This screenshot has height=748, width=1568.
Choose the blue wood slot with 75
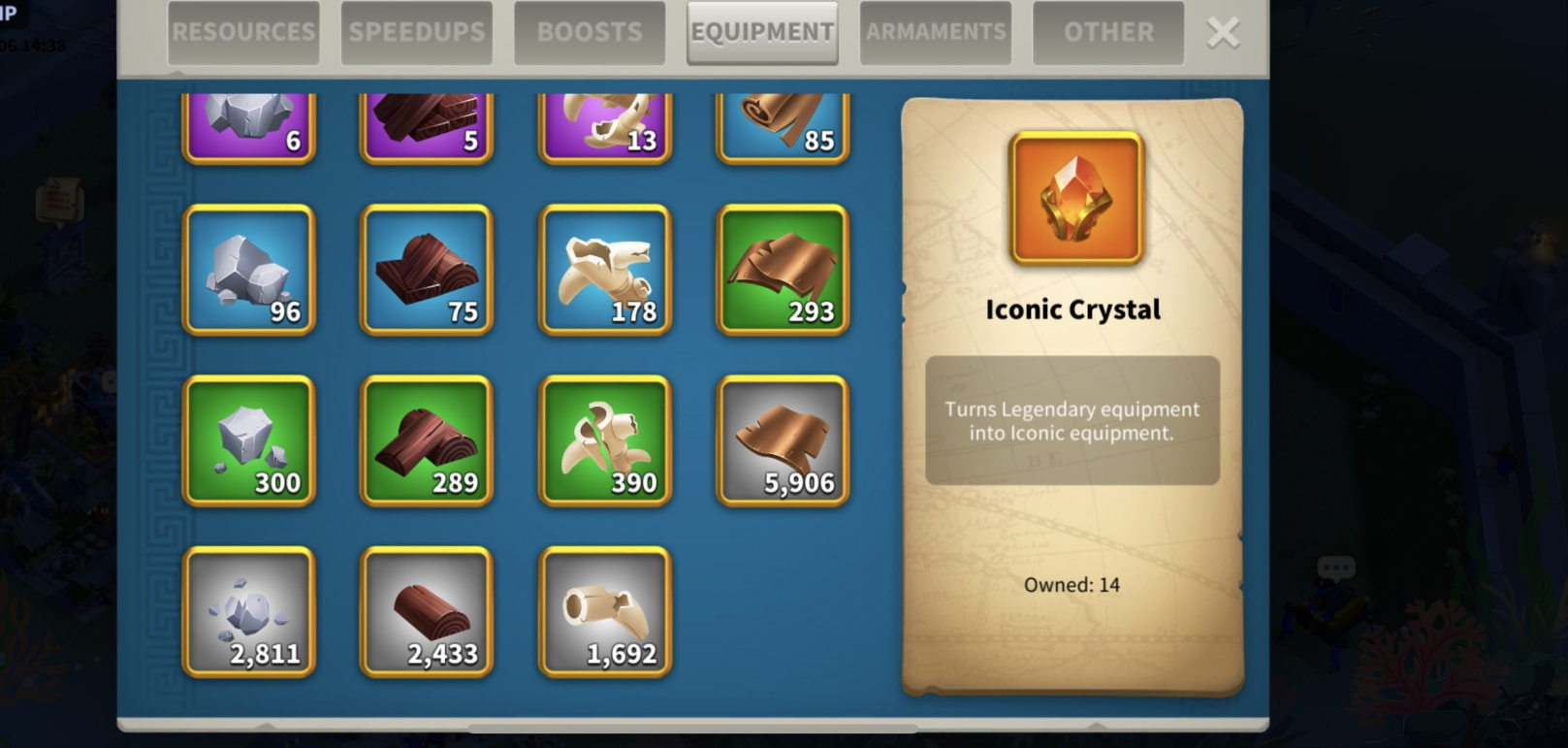coord(427,270)
